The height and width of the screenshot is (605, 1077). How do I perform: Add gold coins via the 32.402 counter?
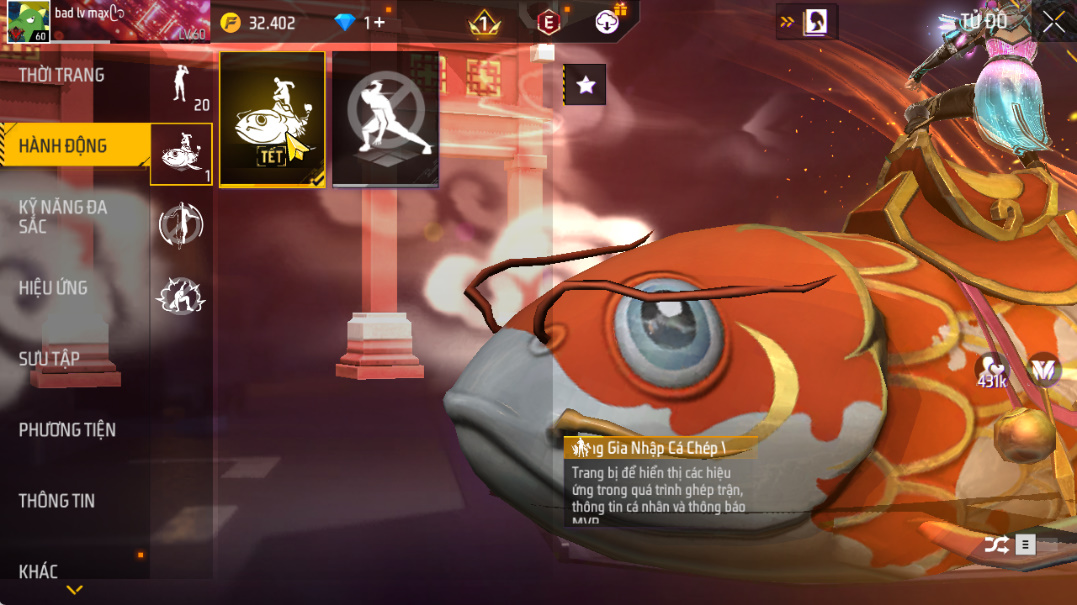tap(259, 22)
